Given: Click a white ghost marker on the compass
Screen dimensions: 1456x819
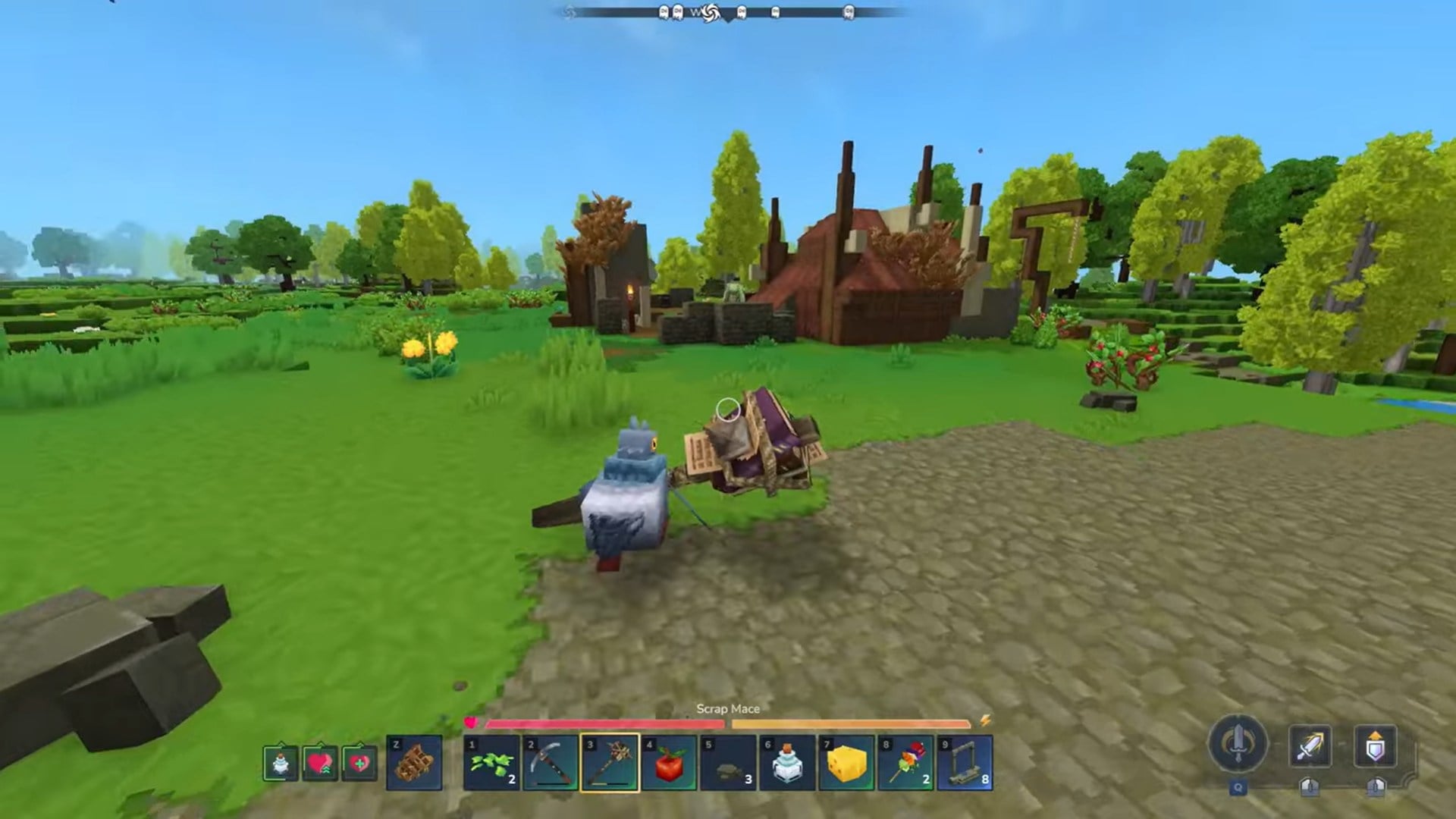Looking at the screenshot, I should (x=665, y=12).
